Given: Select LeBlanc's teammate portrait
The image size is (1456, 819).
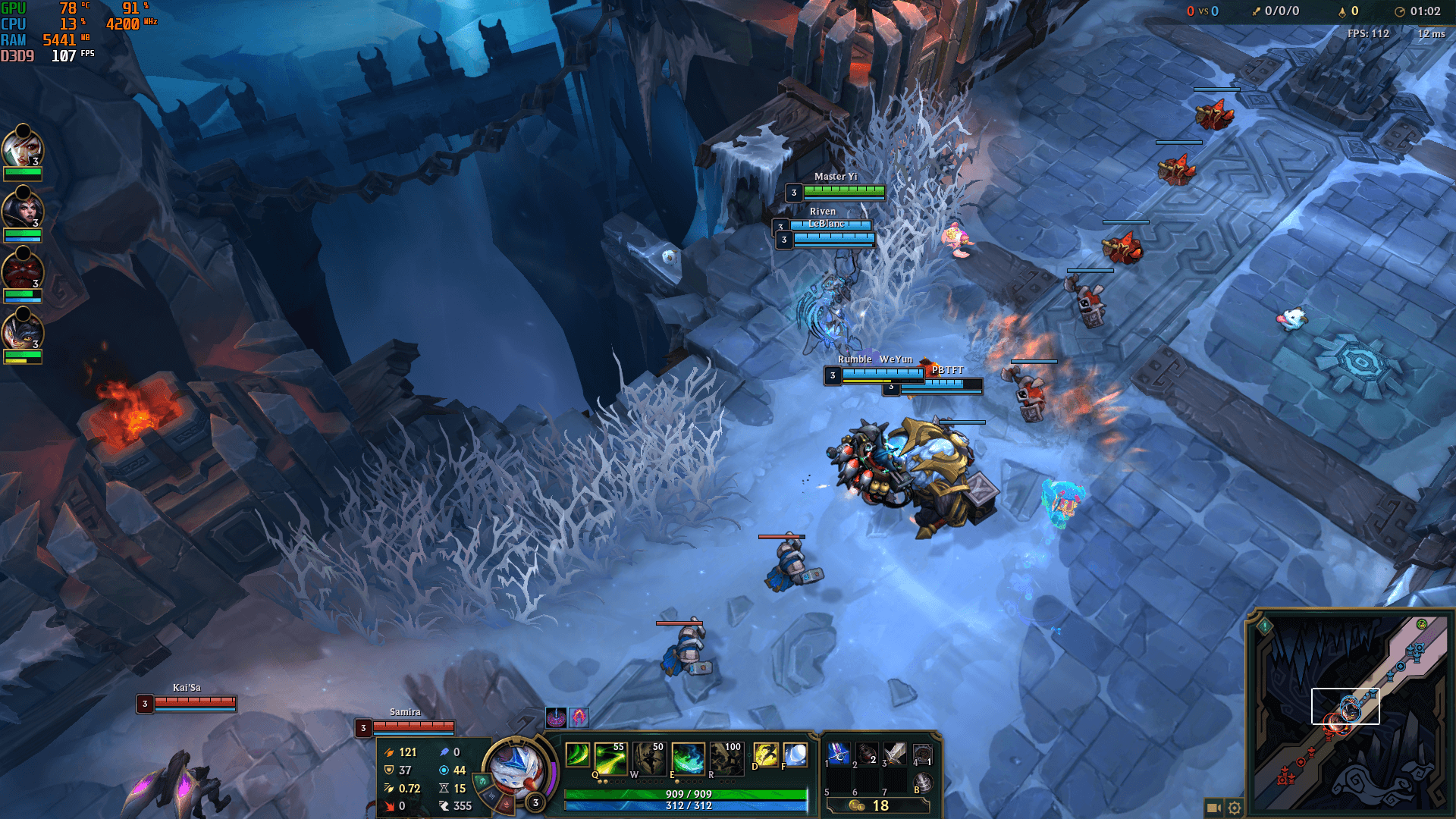Looking at the screenshot, I should [x=22, y=210].
